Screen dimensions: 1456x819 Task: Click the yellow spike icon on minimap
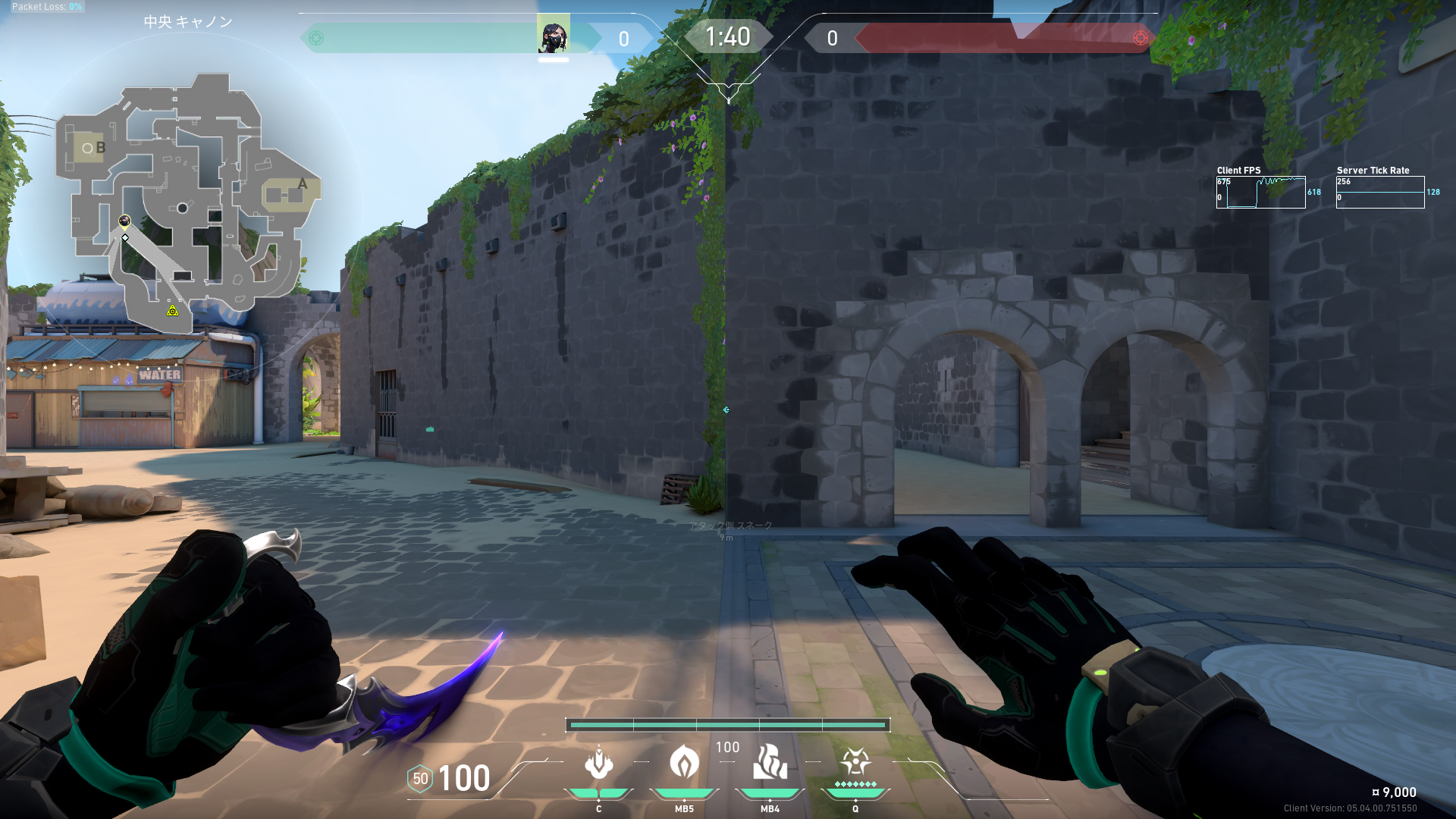click(173, 310)
